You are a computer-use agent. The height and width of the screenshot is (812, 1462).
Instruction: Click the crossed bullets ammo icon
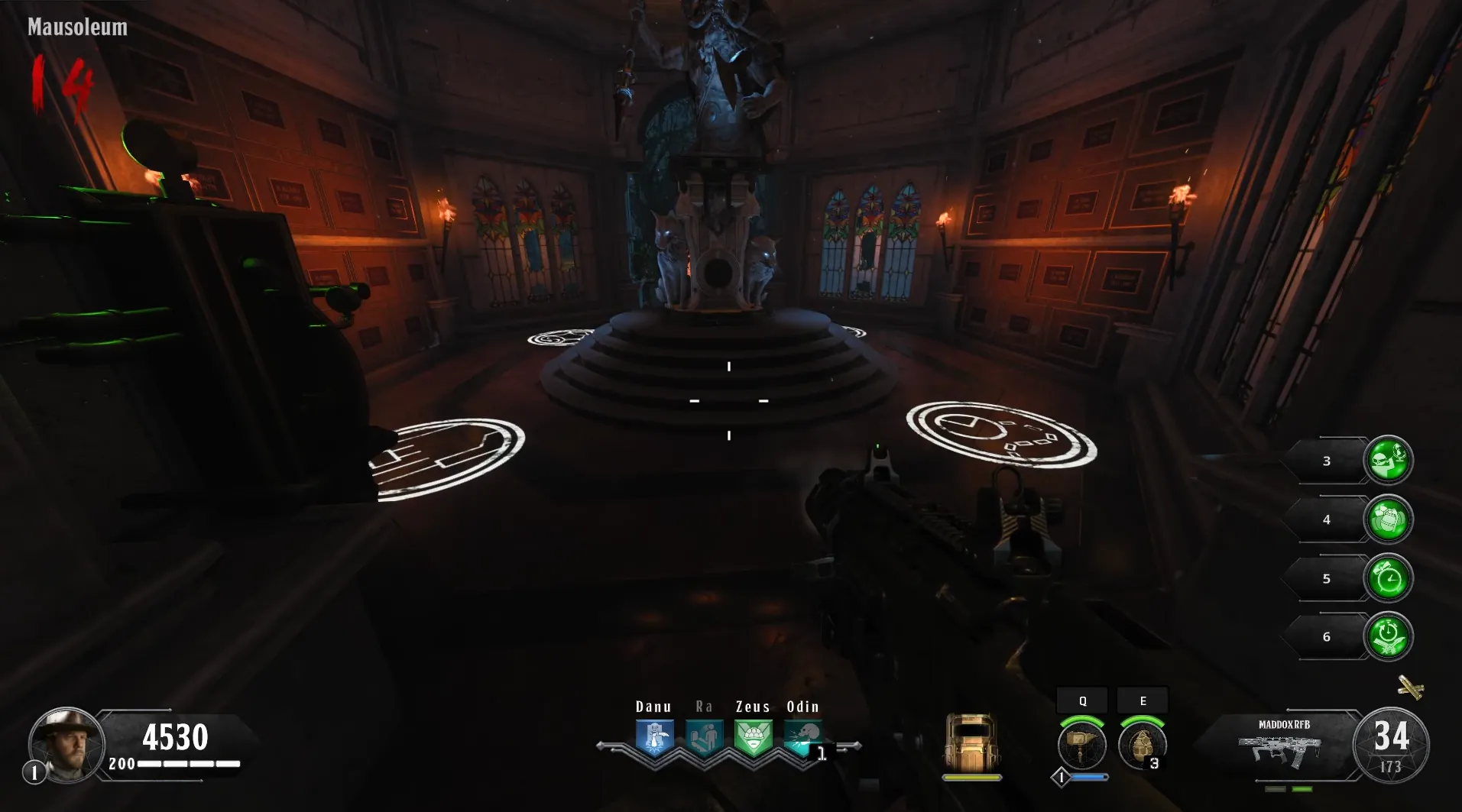(1410, 687)
